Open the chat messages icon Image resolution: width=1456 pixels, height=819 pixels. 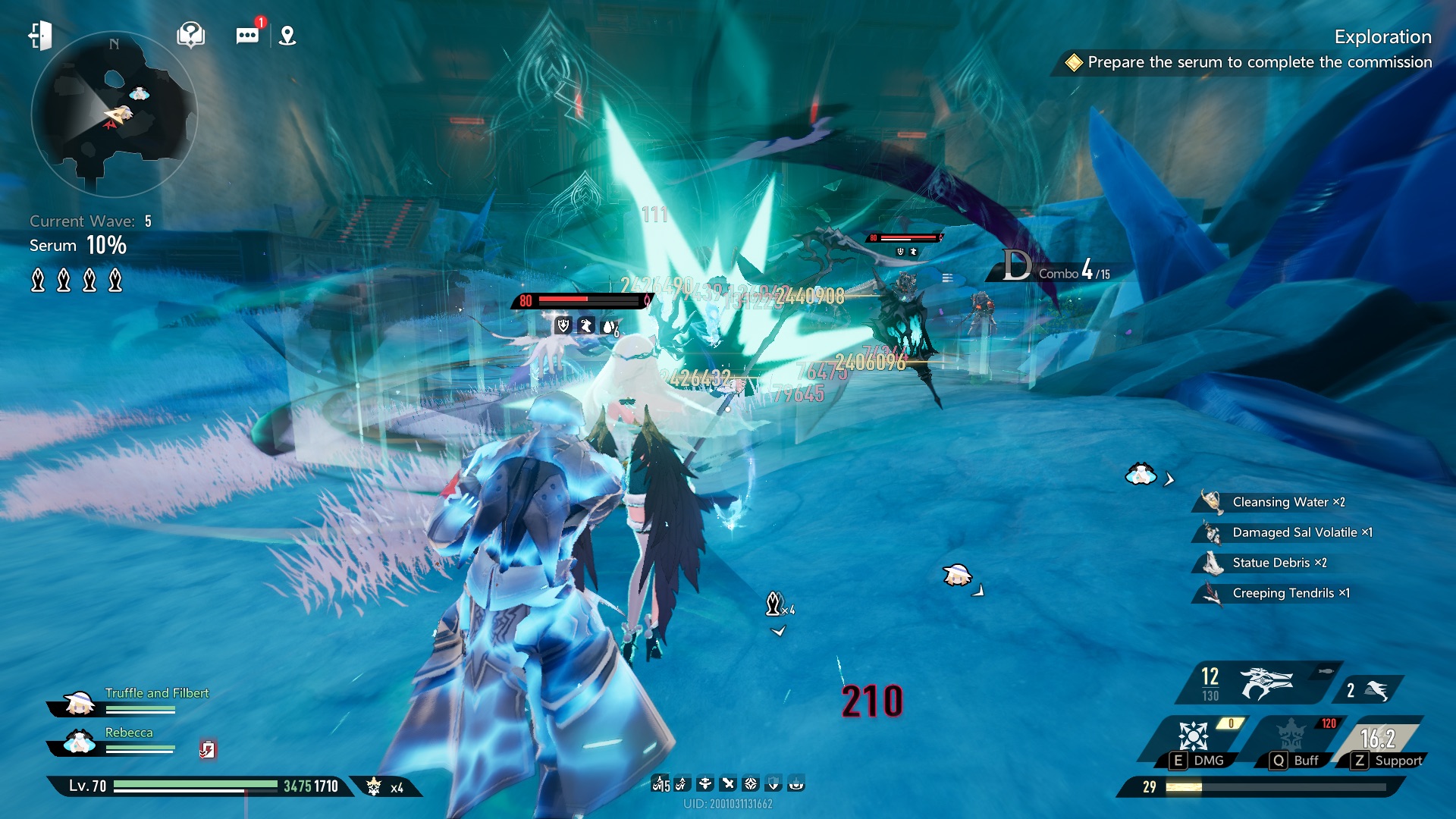(x=247, y=36)
